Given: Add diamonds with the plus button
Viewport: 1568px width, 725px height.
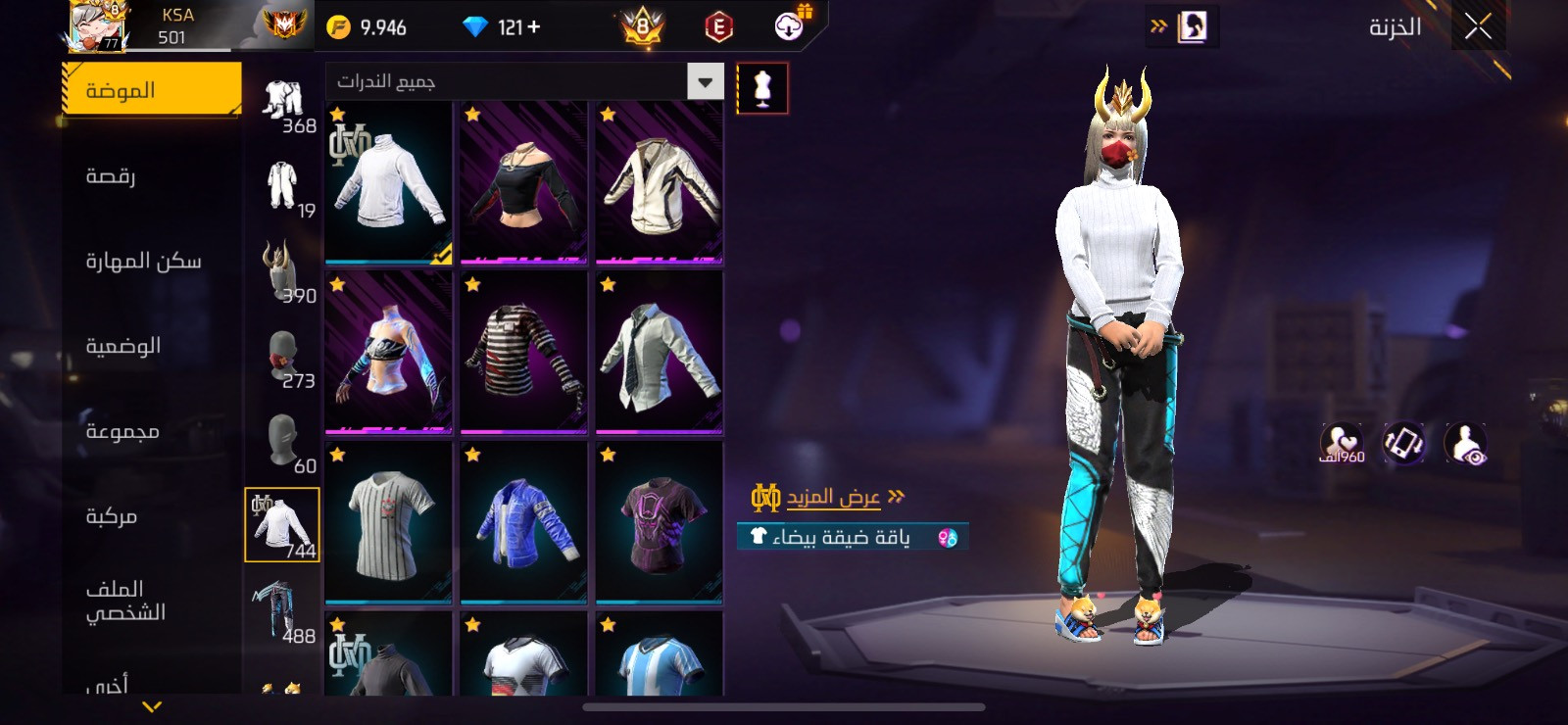Looking at the screenshot, I should [x=533, y=27].
